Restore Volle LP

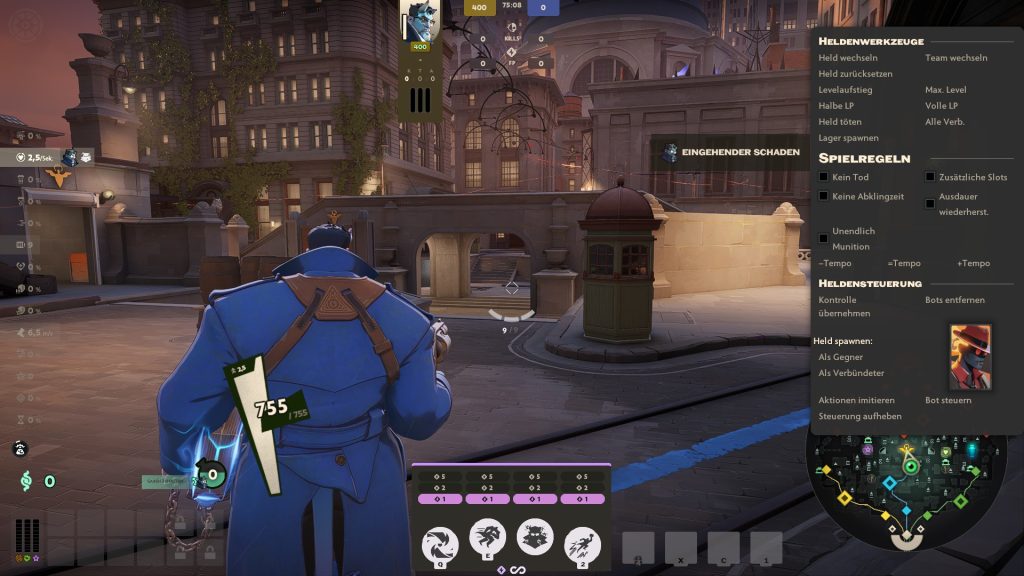[x=942, y=106]
